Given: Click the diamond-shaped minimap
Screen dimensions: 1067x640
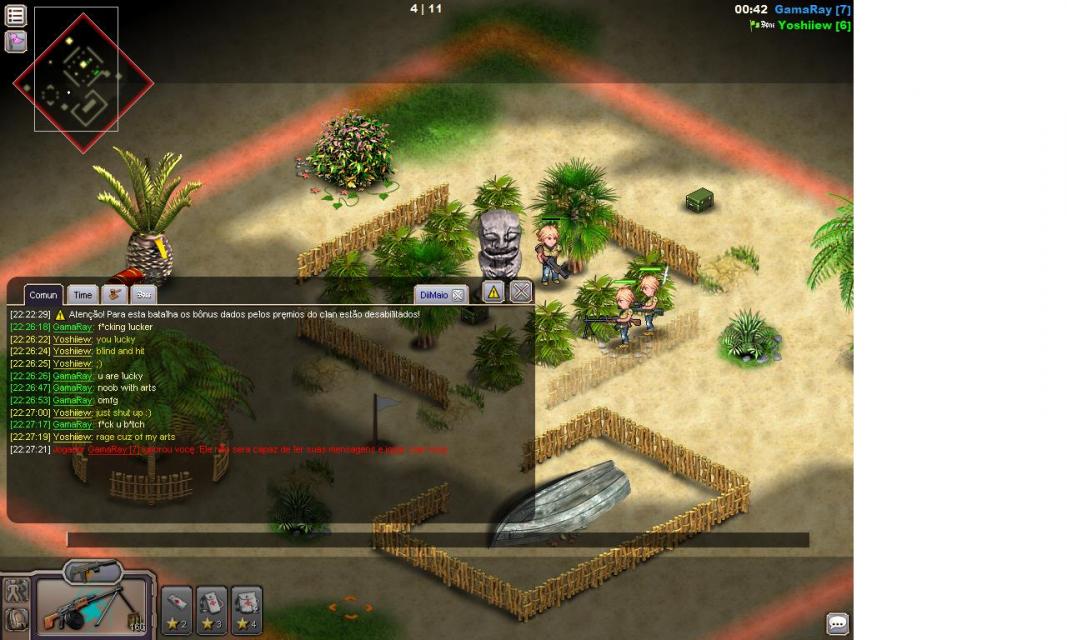Looking at the screenshot, I should [x=82, y=82].
